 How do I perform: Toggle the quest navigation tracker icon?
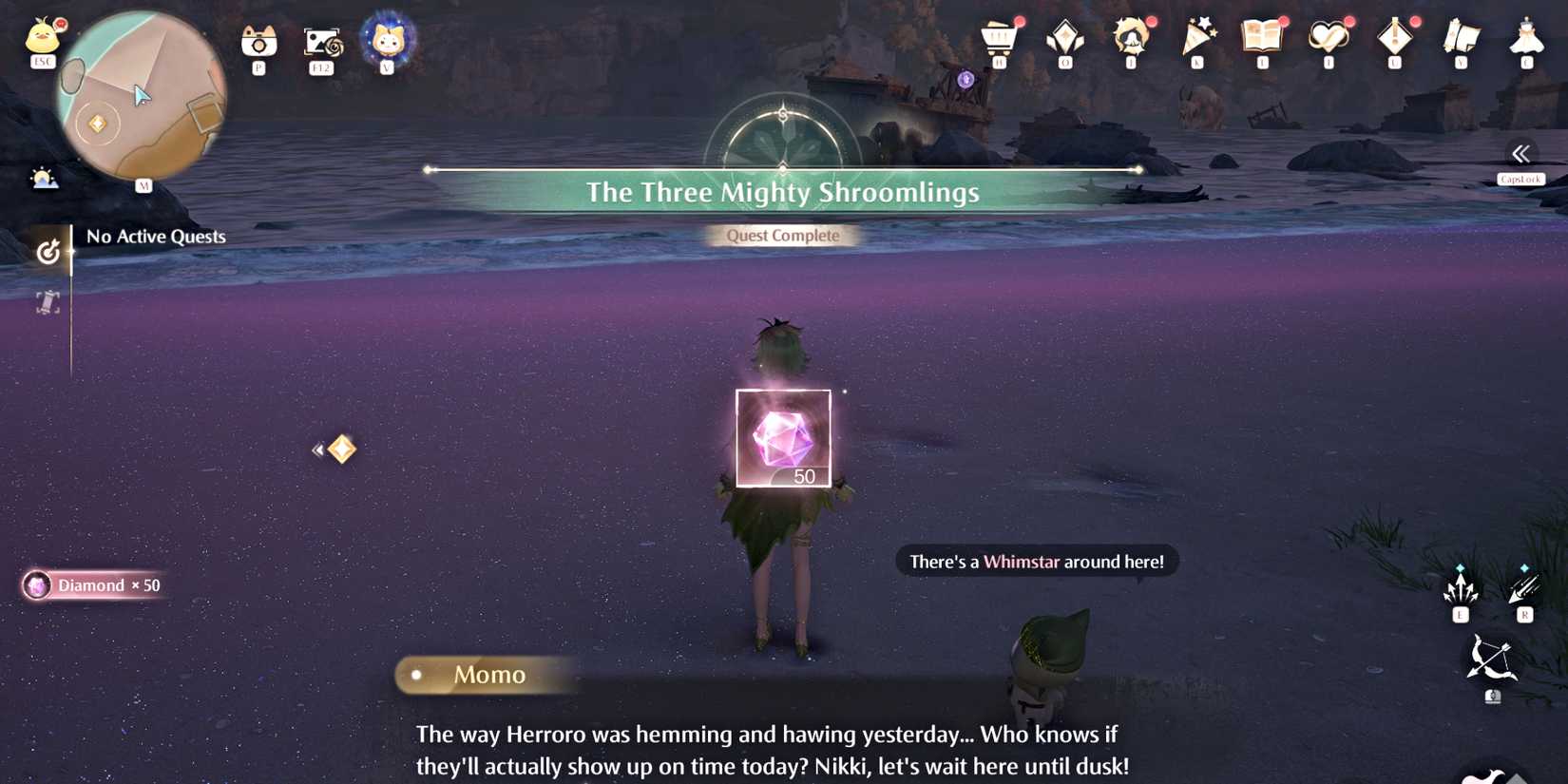48,252
